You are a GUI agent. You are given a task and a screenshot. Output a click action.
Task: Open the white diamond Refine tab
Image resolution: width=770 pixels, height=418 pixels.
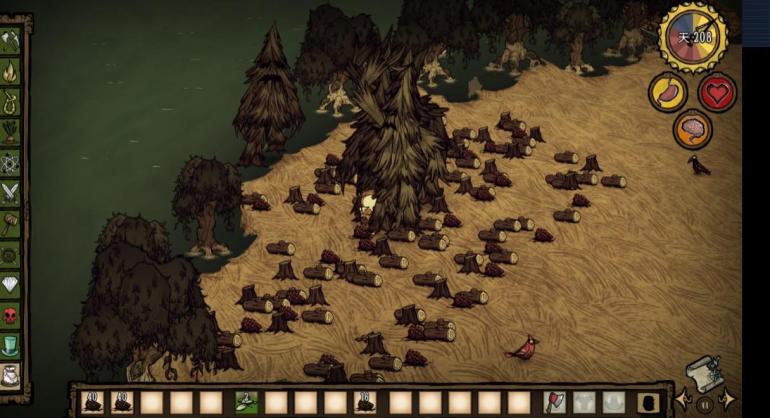pyautogui.click(x=13, y=284)
